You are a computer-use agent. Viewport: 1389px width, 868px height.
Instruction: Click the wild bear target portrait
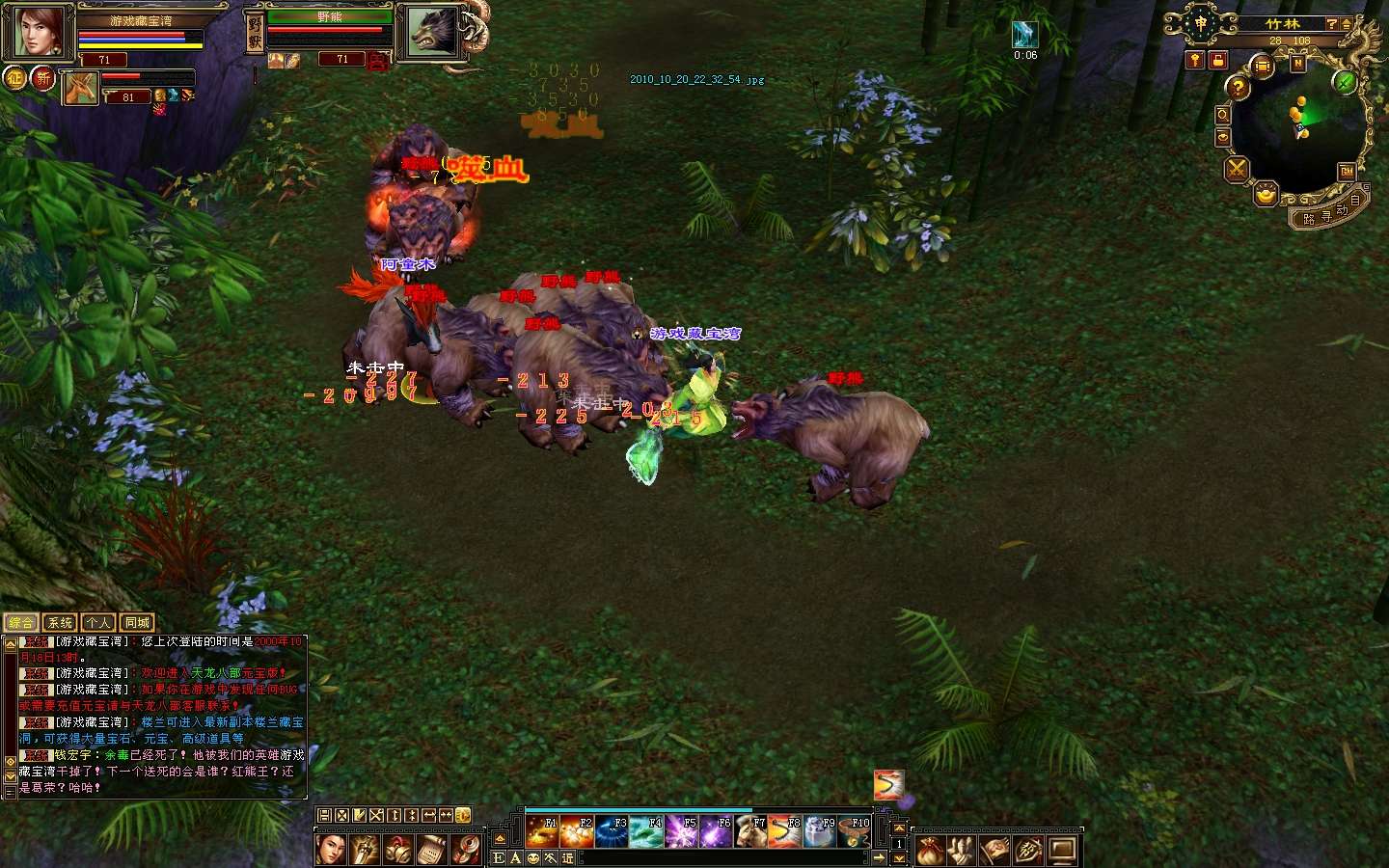431,32
